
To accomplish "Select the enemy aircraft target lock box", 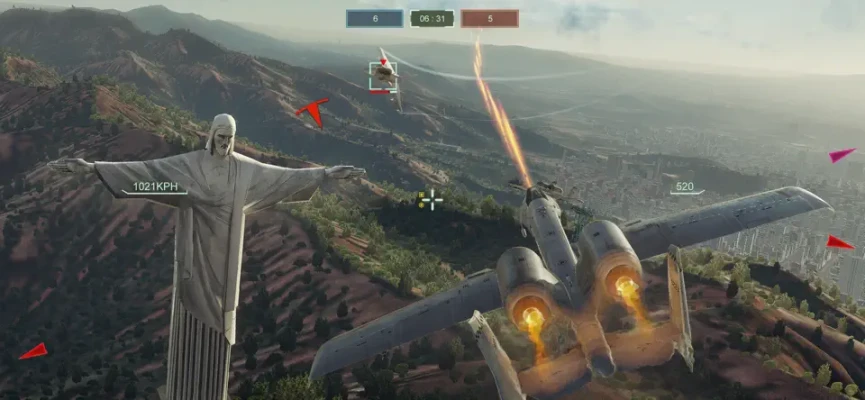I will tap(383, 76).
